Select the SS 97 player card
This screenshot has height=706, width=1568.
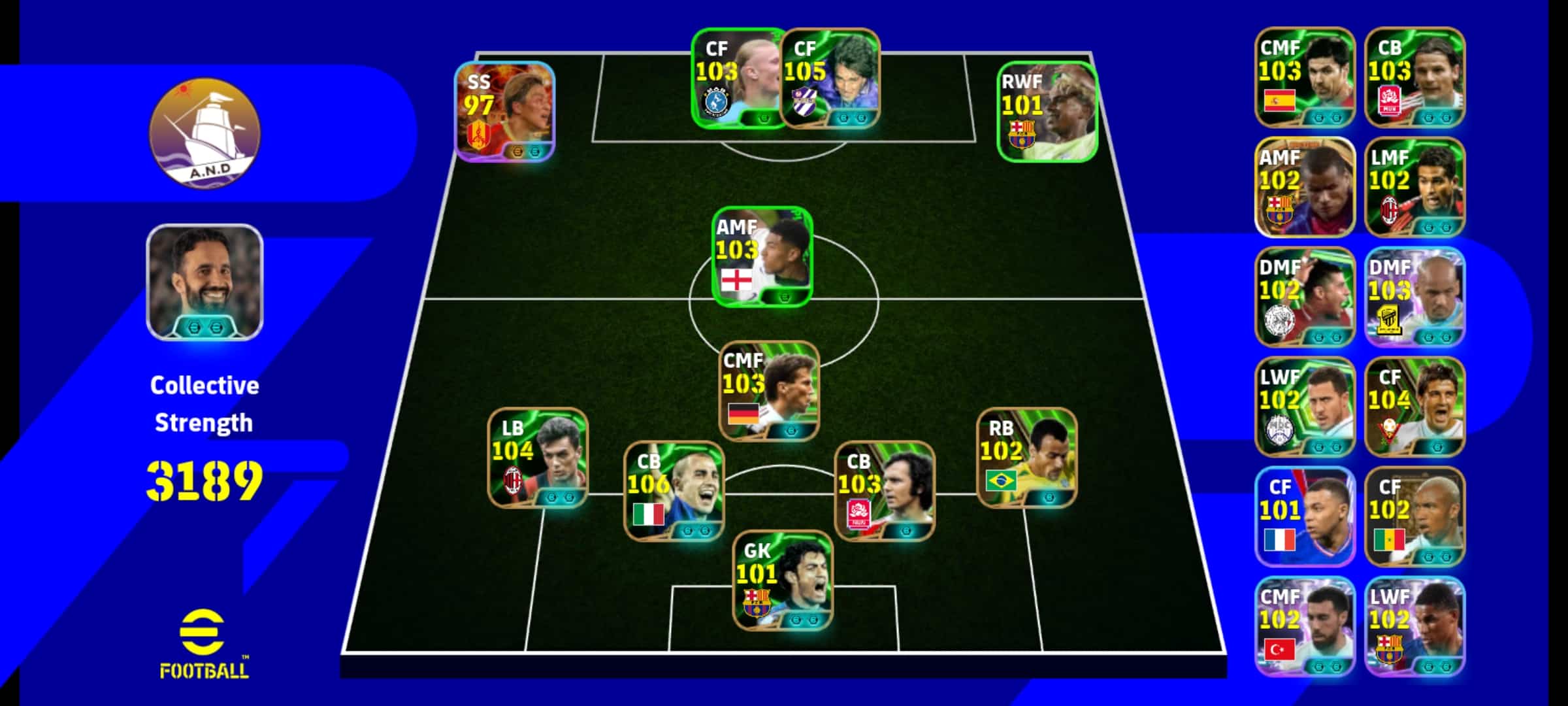coord(504,112)
